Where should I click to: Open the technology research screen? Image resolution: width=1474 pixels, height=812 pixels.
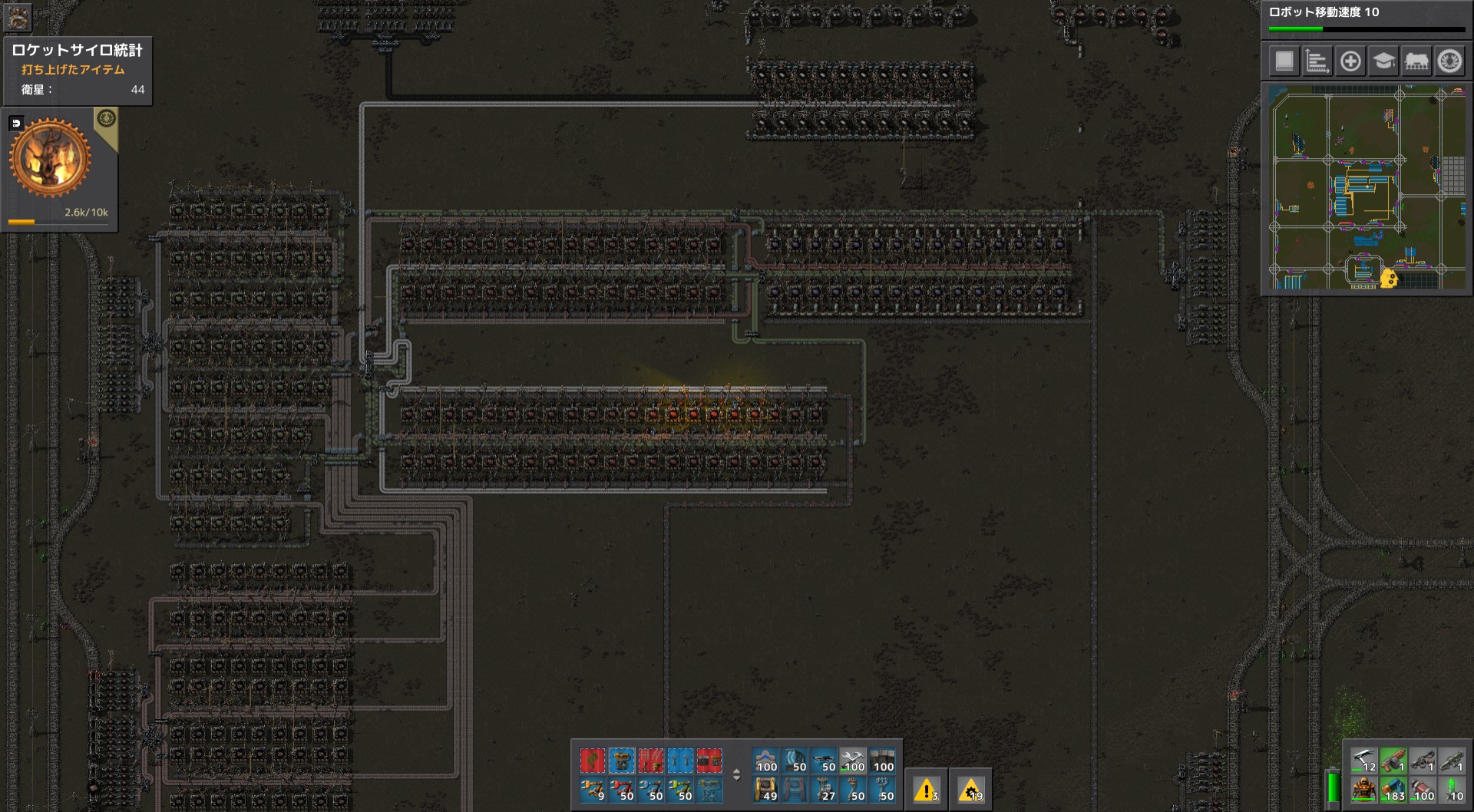1383,61
